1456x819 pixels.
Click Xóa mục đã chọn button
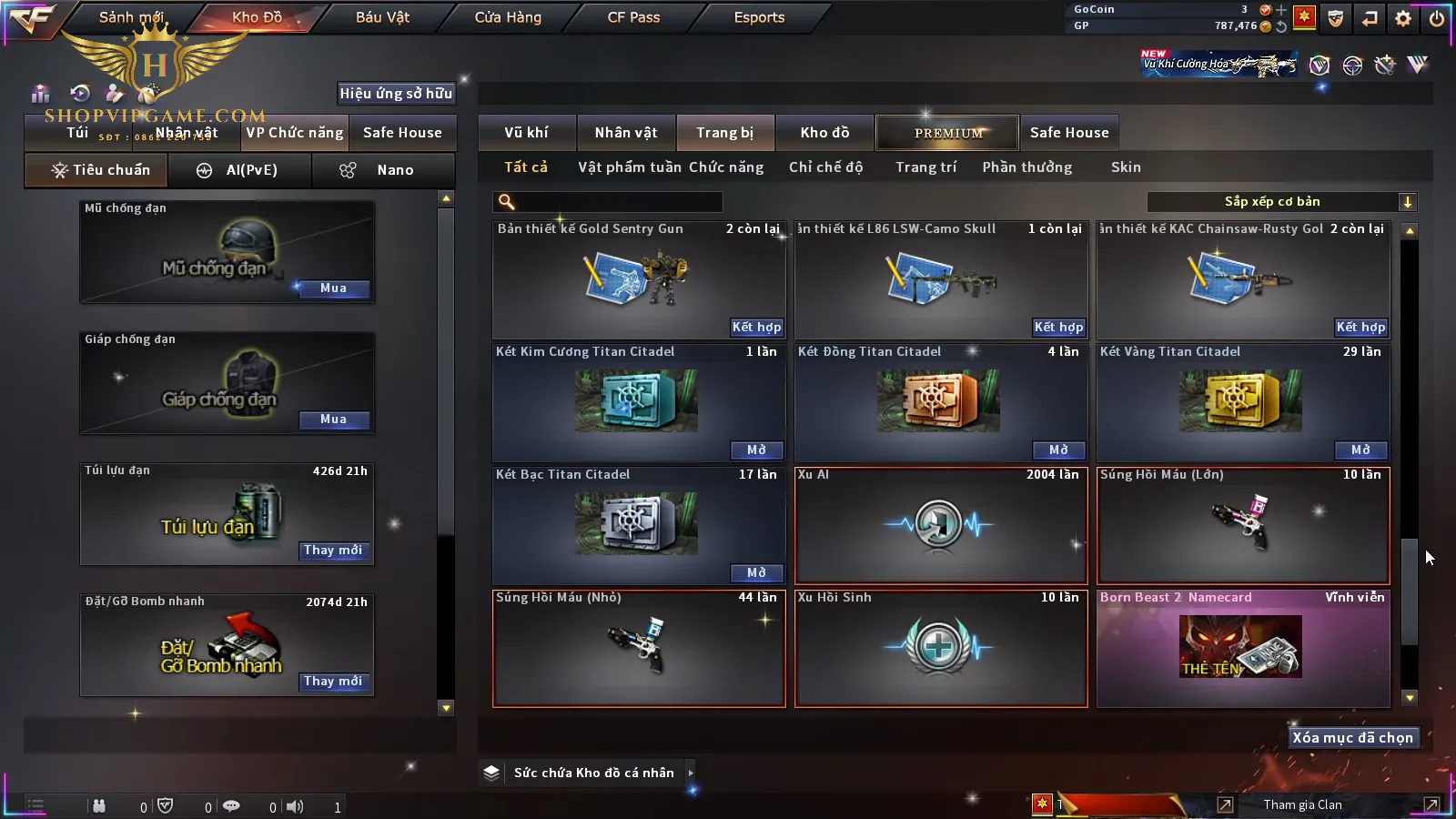[1352, 738]
